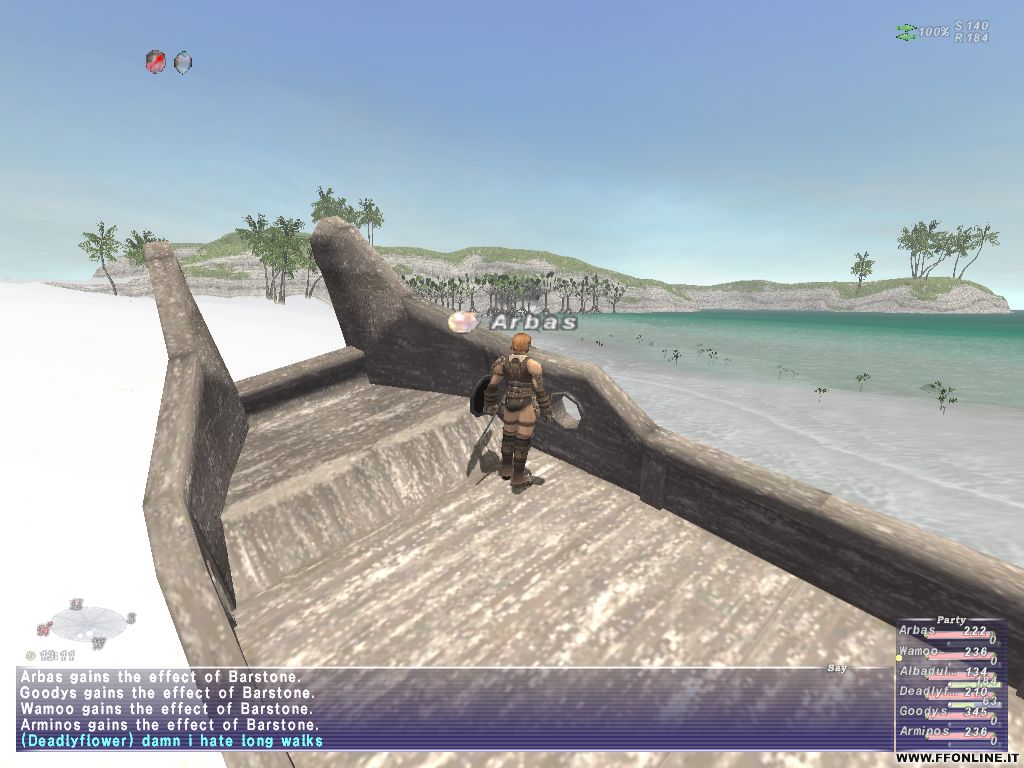
Task: Target party member Deadlyflower in the list
Action: [x=921, y=691]
